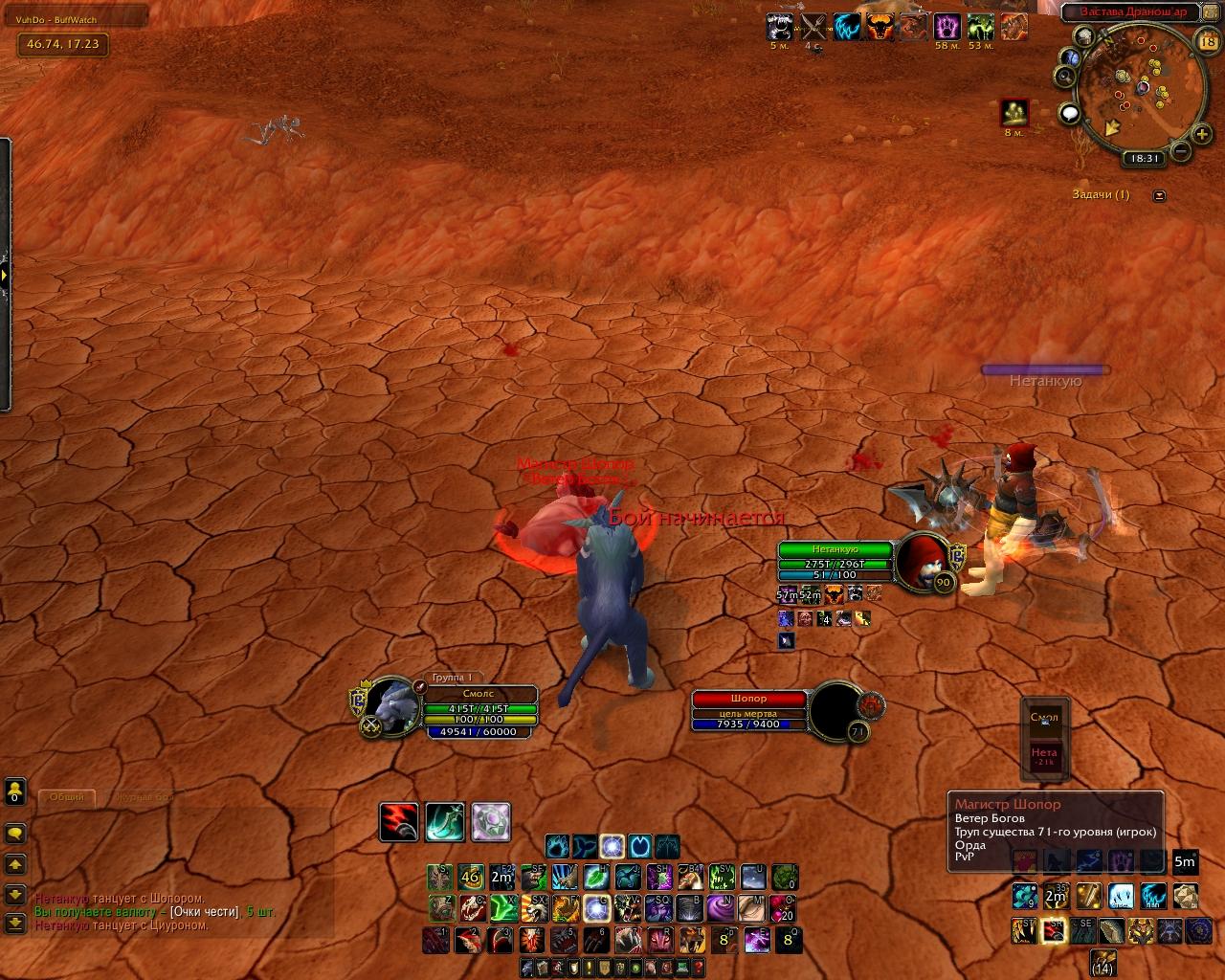This screenshot has width=1225, height=980.
Task: Use the pale gem trinket icon
Action: [x=491, y=822]
